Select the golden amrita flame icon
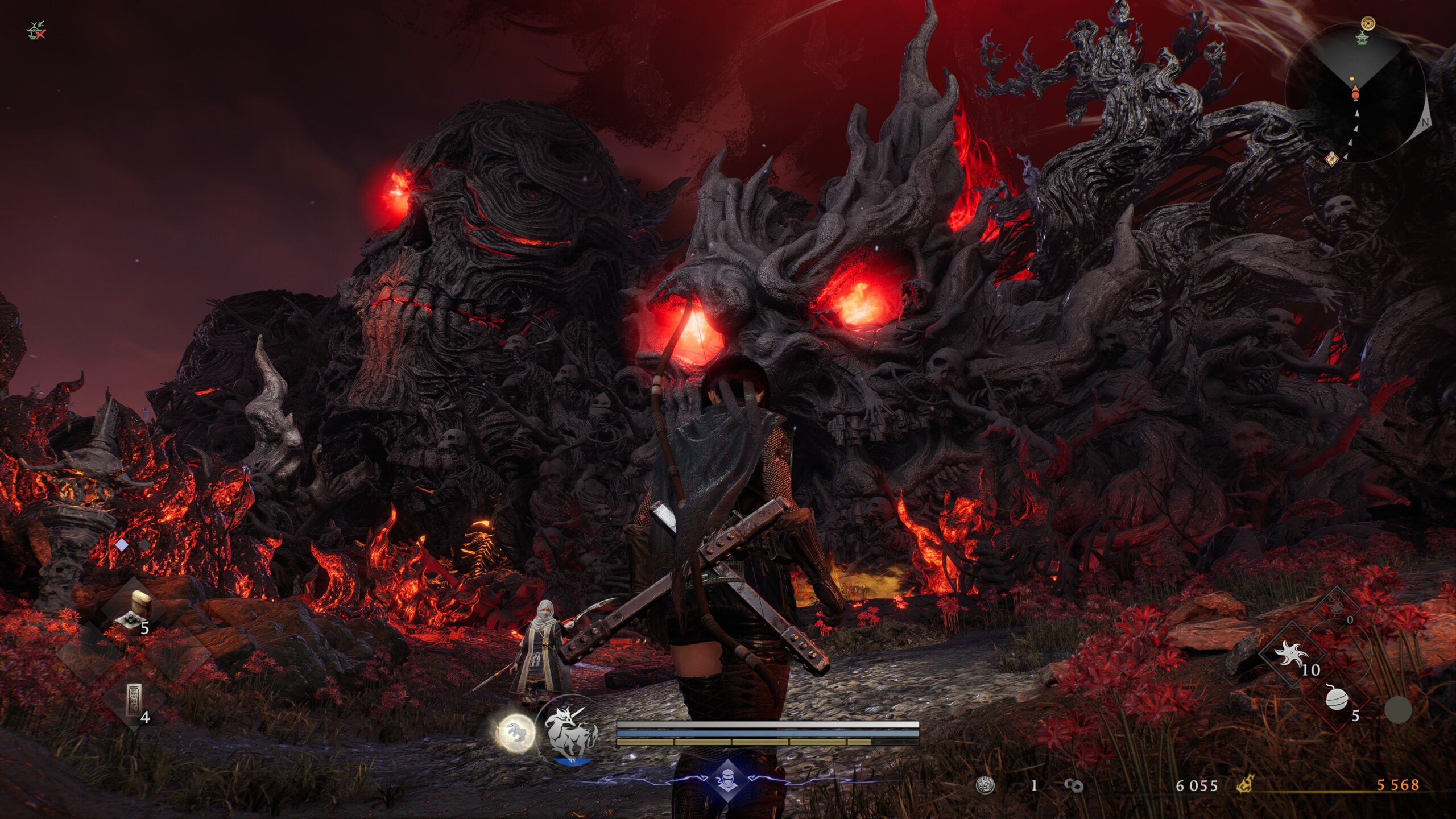Screen dimensions: 1456x819 pyautogui.click(x=1246, y=785)
